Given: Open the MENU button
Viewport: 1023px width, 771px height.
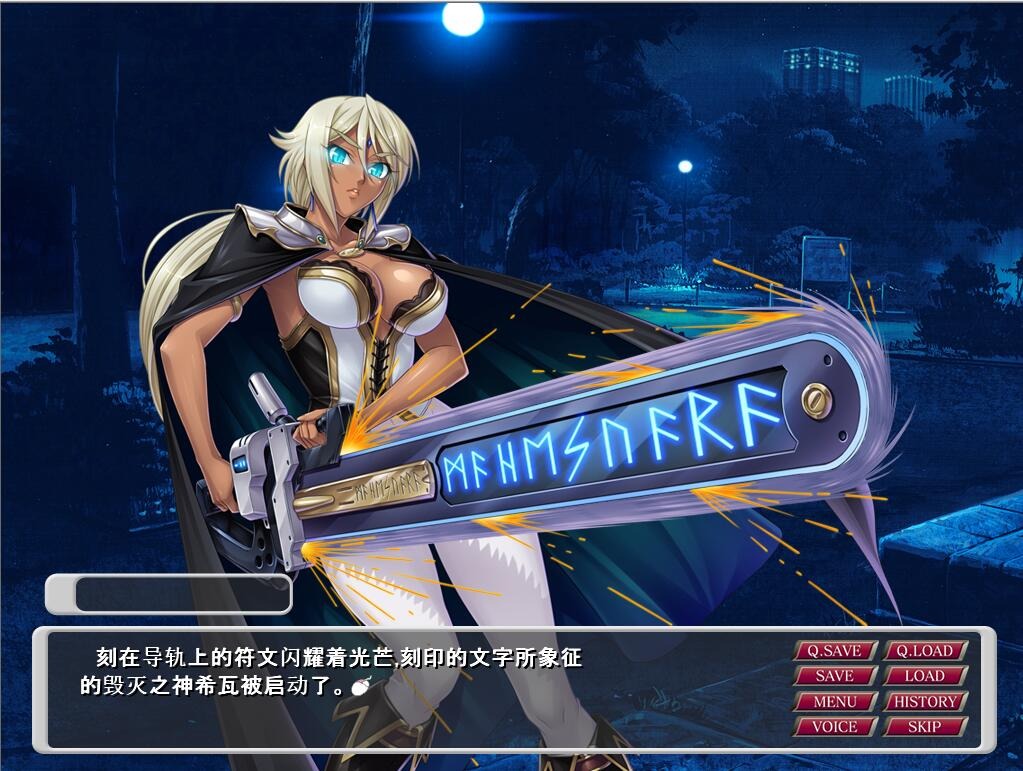Looking at the screenshot, I should 835,702.
